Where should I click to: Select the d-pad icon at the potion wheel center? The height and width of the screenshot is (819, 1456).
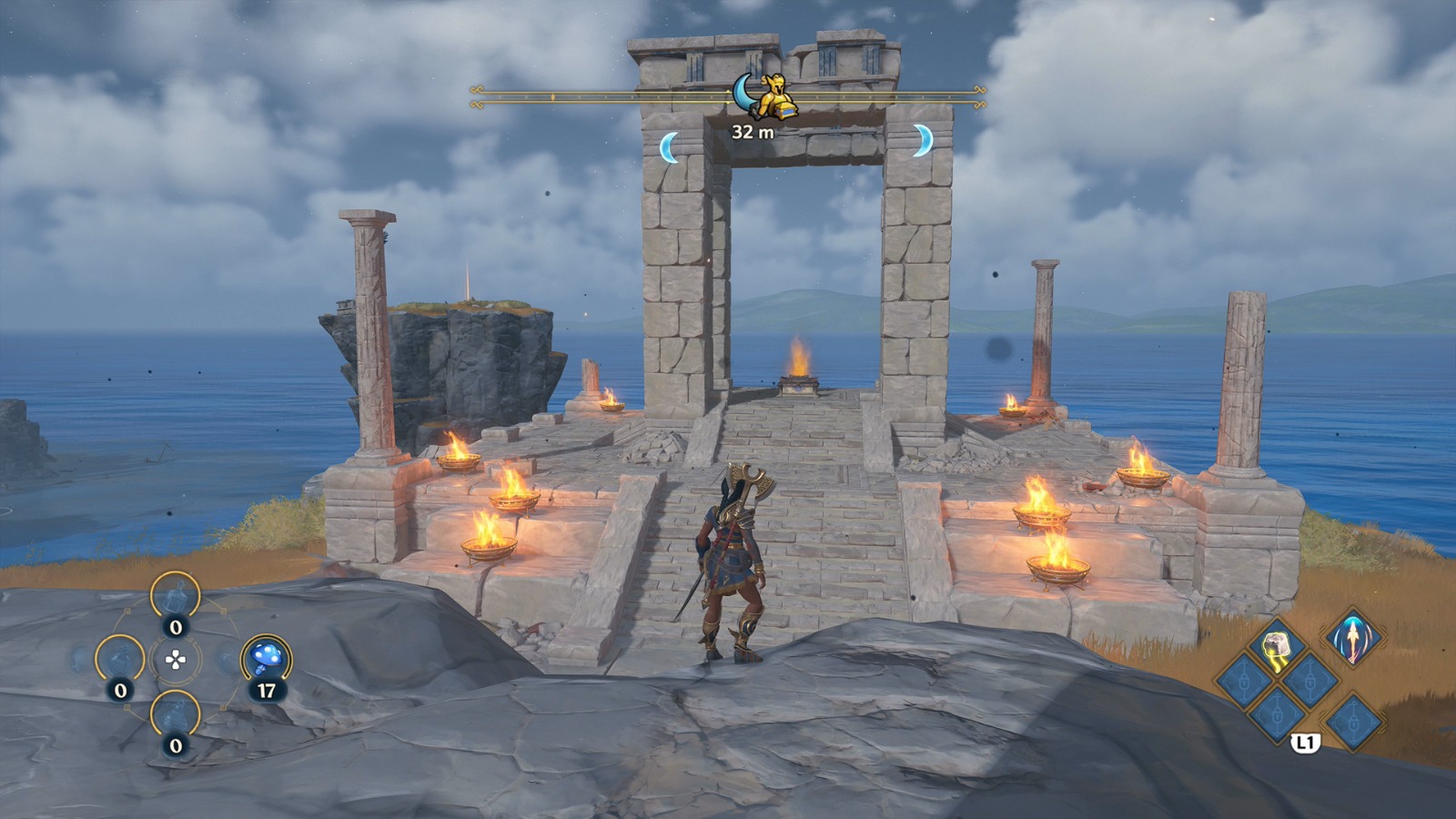coord(176,659)
